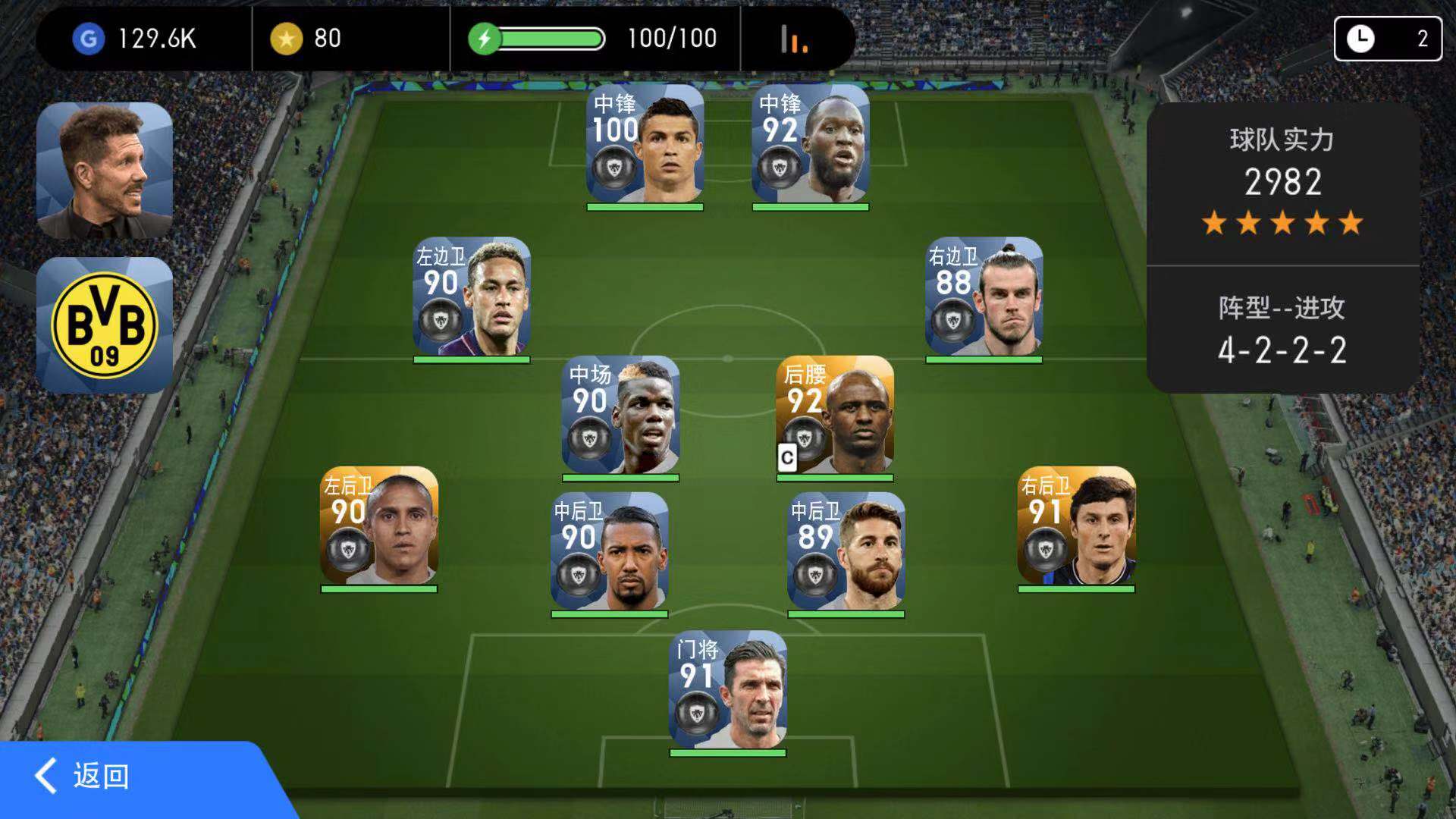Open the bar chart stats icon

(793, 39)
